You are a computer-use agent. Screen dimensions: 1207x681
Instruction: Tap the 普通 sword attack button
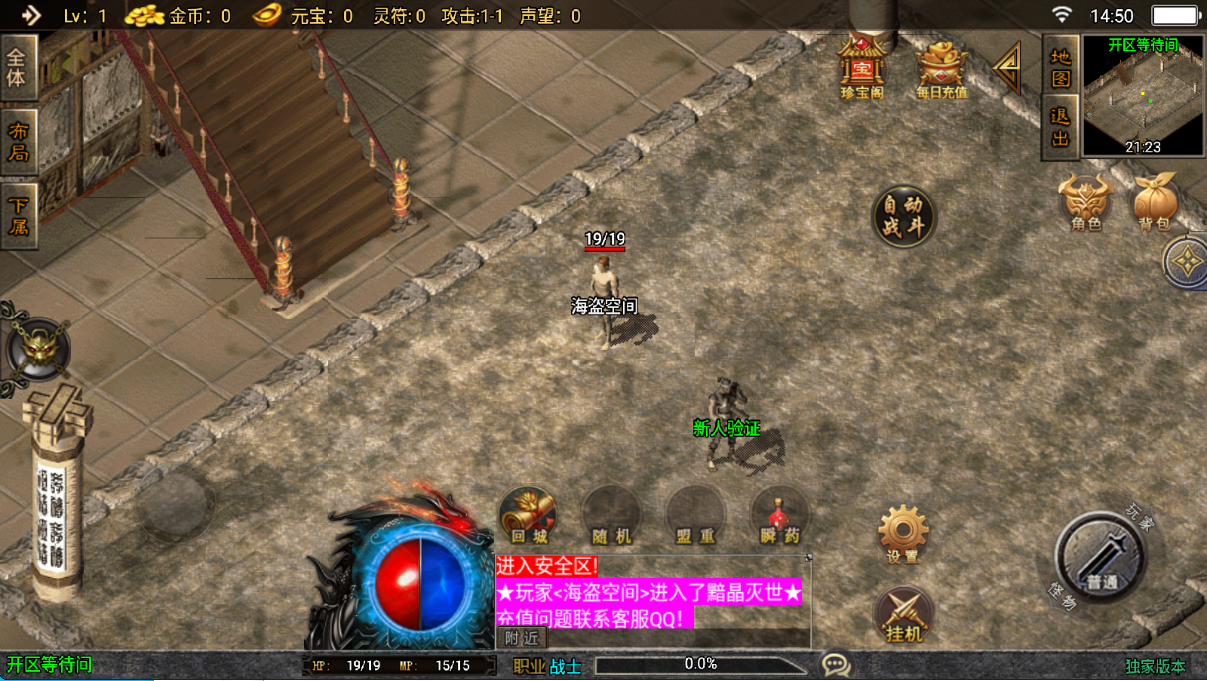coord(1101,559)
